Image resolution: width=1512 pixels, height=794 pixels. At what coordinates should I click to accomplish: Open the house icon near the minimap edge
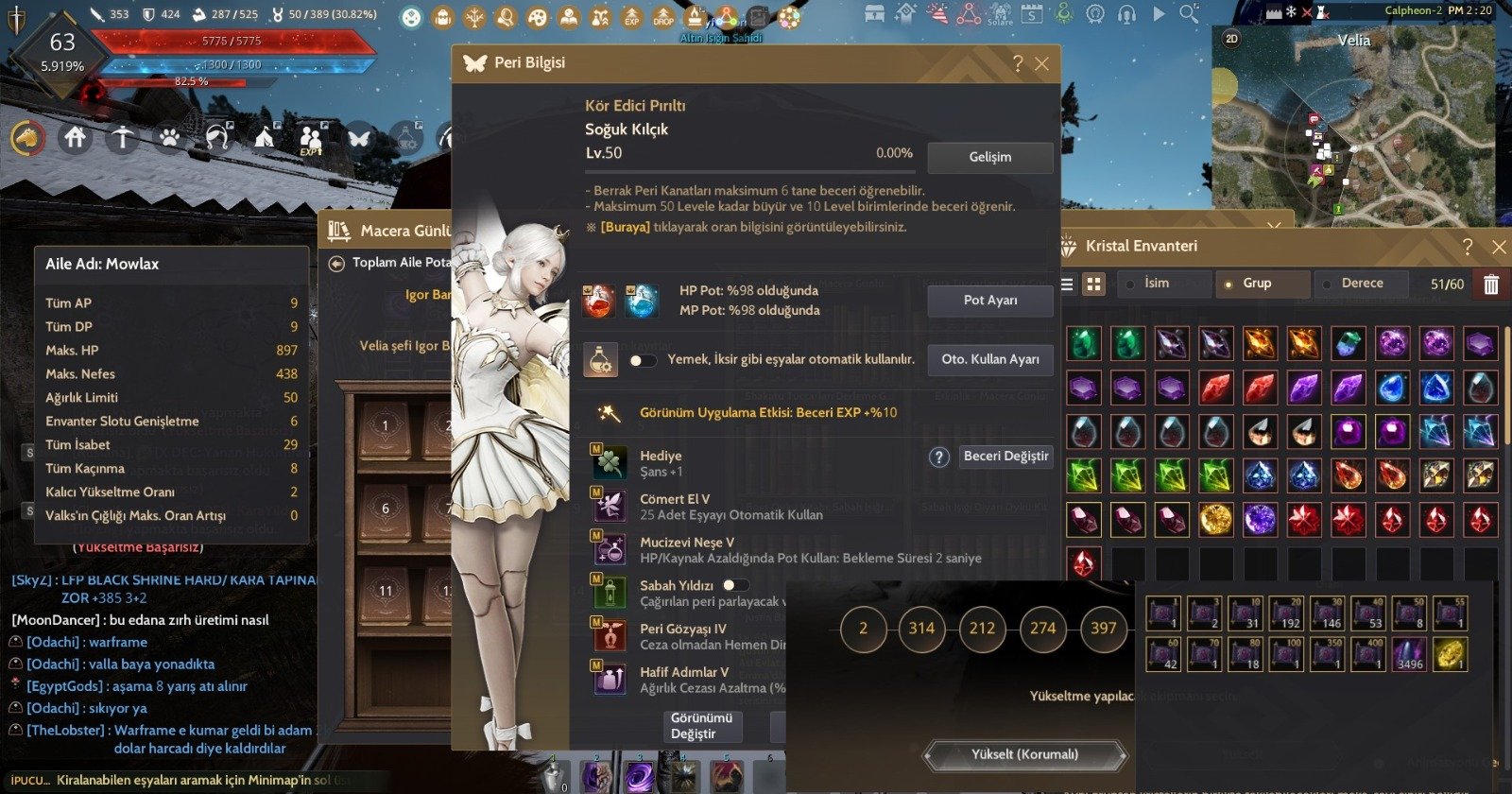[74, 137]
